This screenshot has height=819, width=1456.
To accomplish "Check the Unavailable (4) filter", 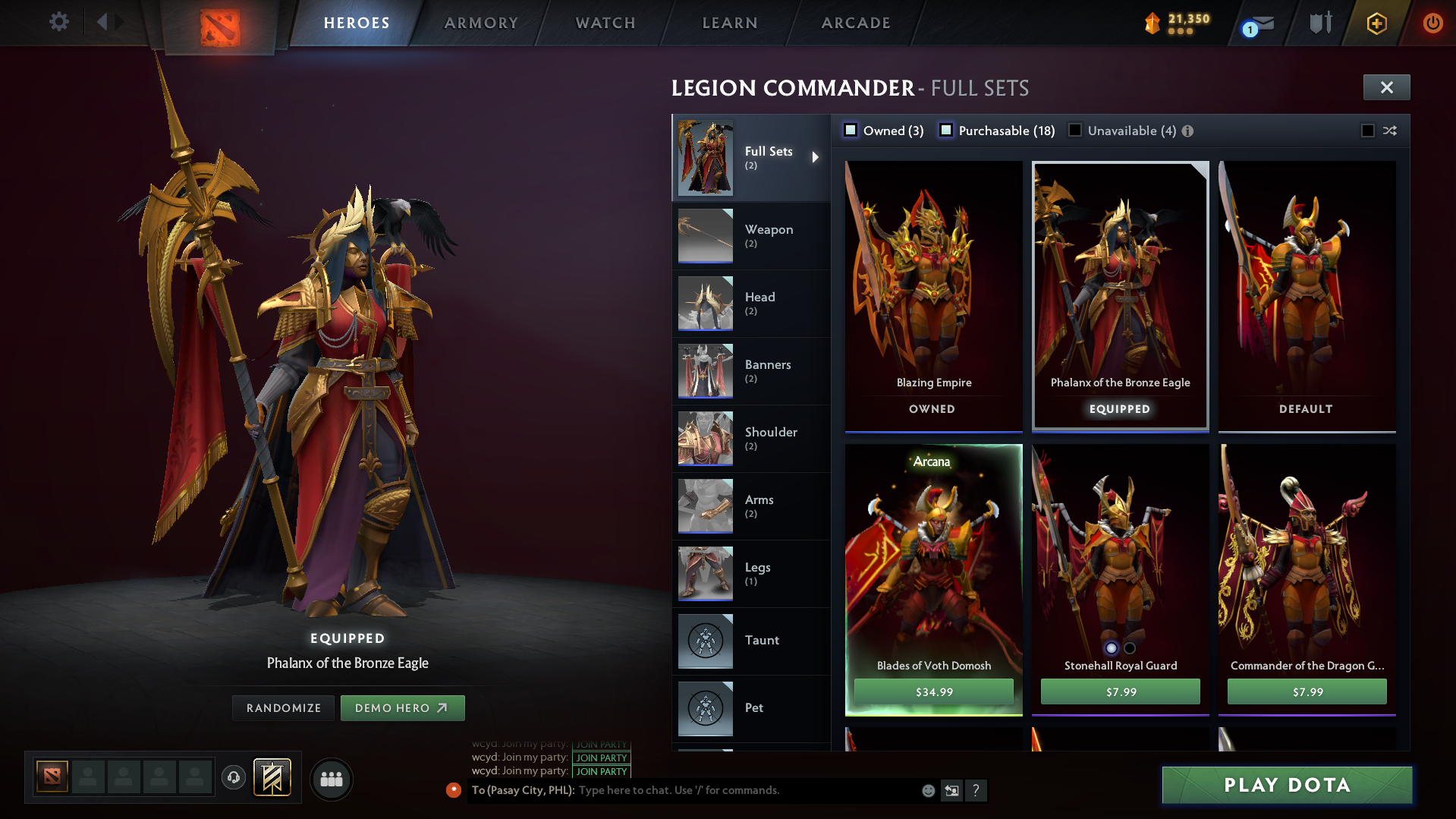I will pos(1074,130).
